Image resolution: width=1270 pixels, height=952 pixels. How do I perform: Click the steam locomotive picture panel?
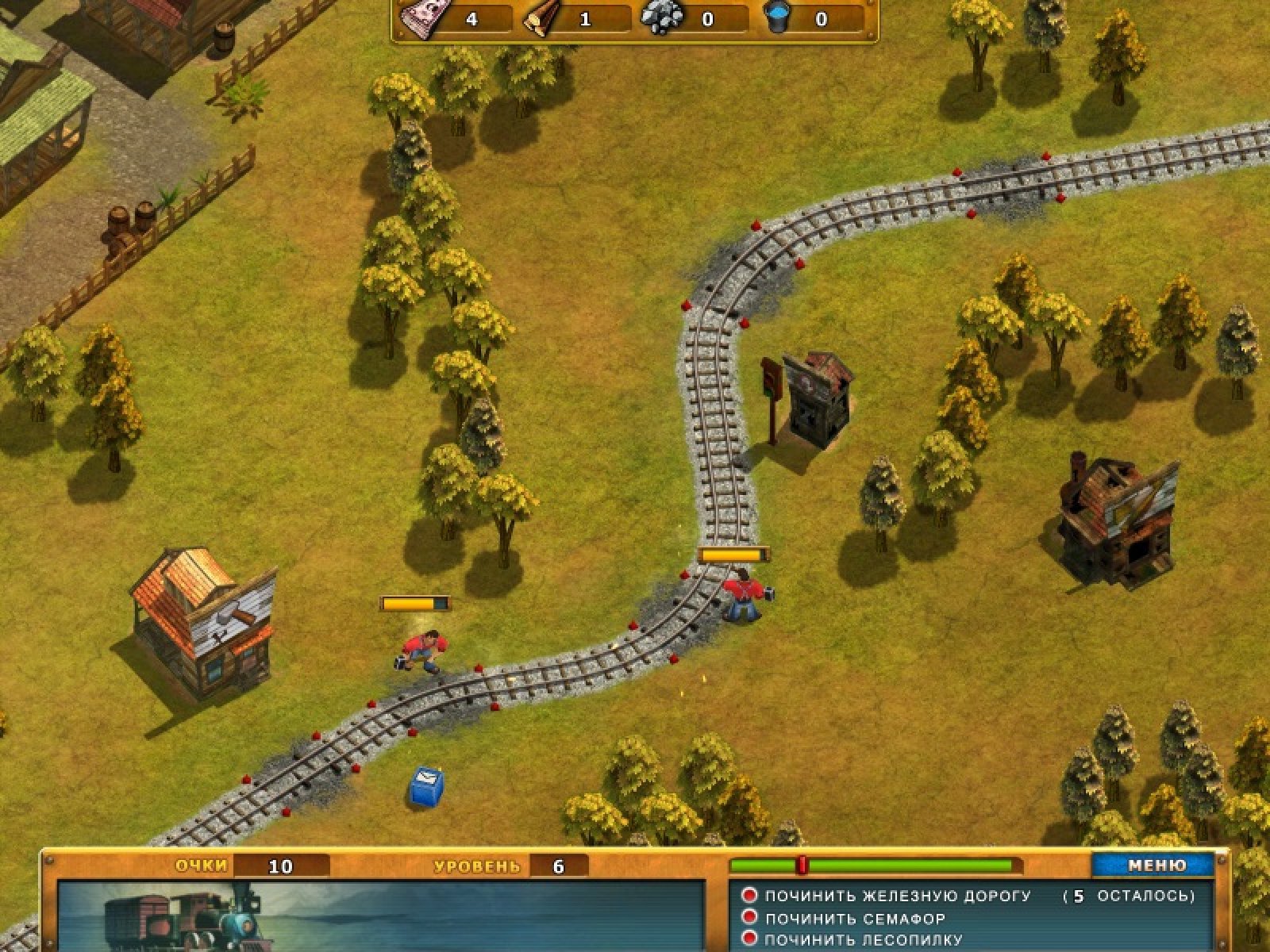pyautogui.click(x=381, y=916)
